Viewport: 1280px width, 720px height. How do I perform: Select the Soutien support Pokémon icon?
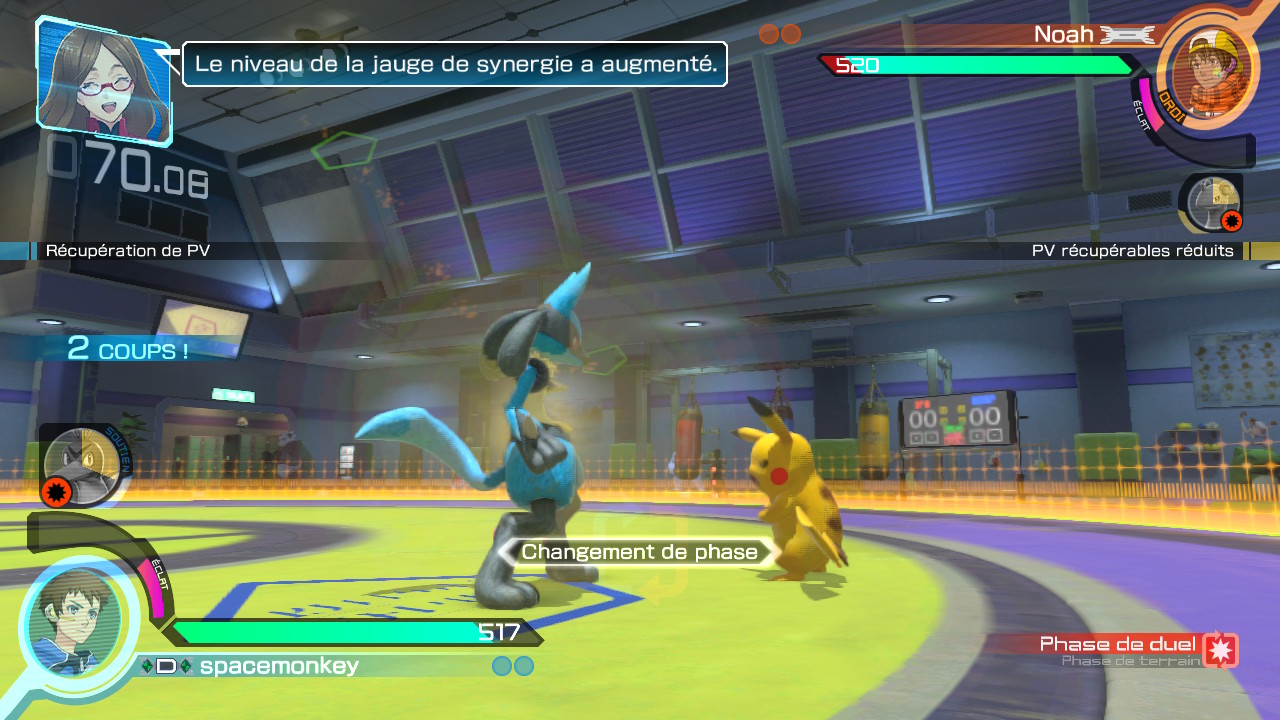coord(80,465)
